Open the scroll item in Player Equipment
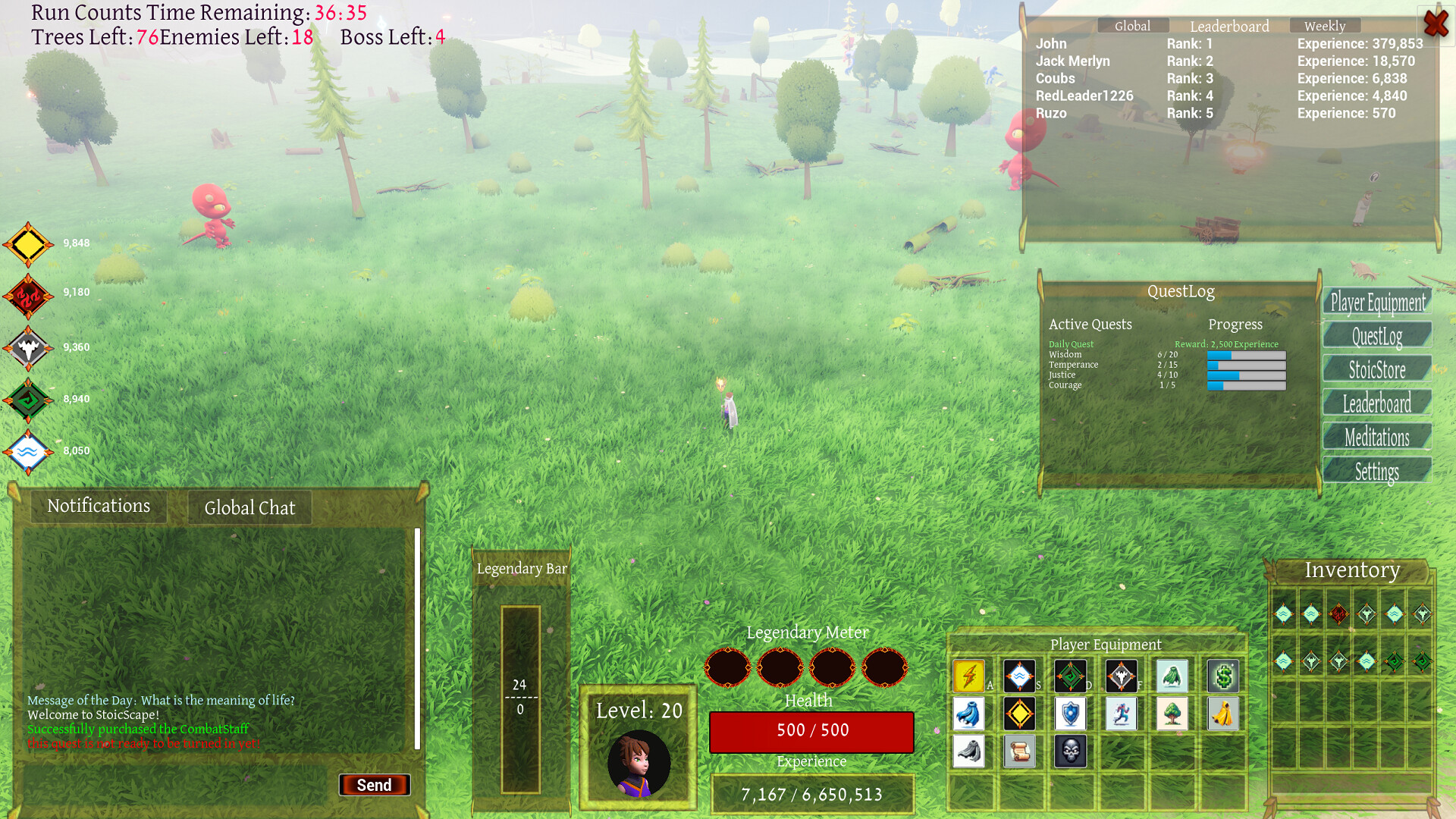Screen dimensions: 1456x819 pos(1020,752)
